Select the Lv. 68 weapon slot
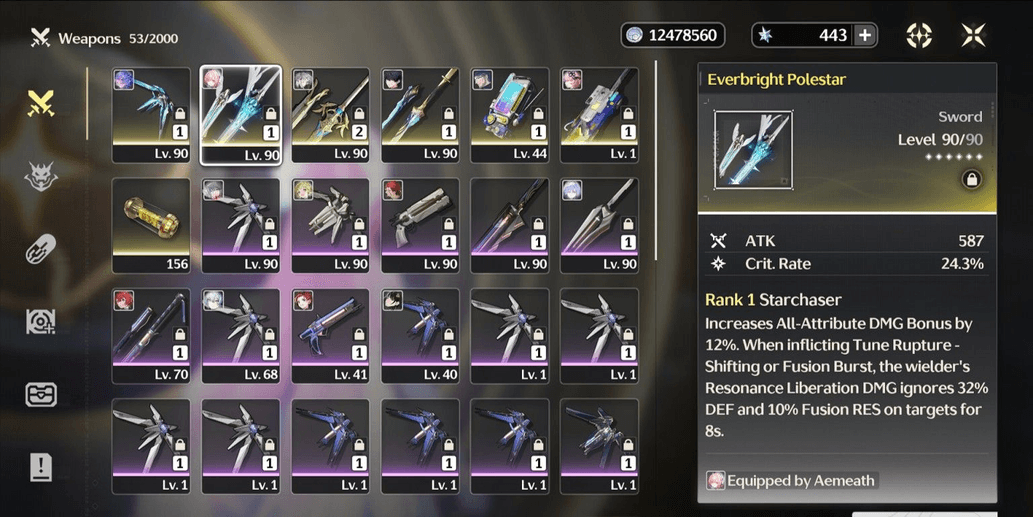Screen dimensions: 1033x517 click(240, 335)
